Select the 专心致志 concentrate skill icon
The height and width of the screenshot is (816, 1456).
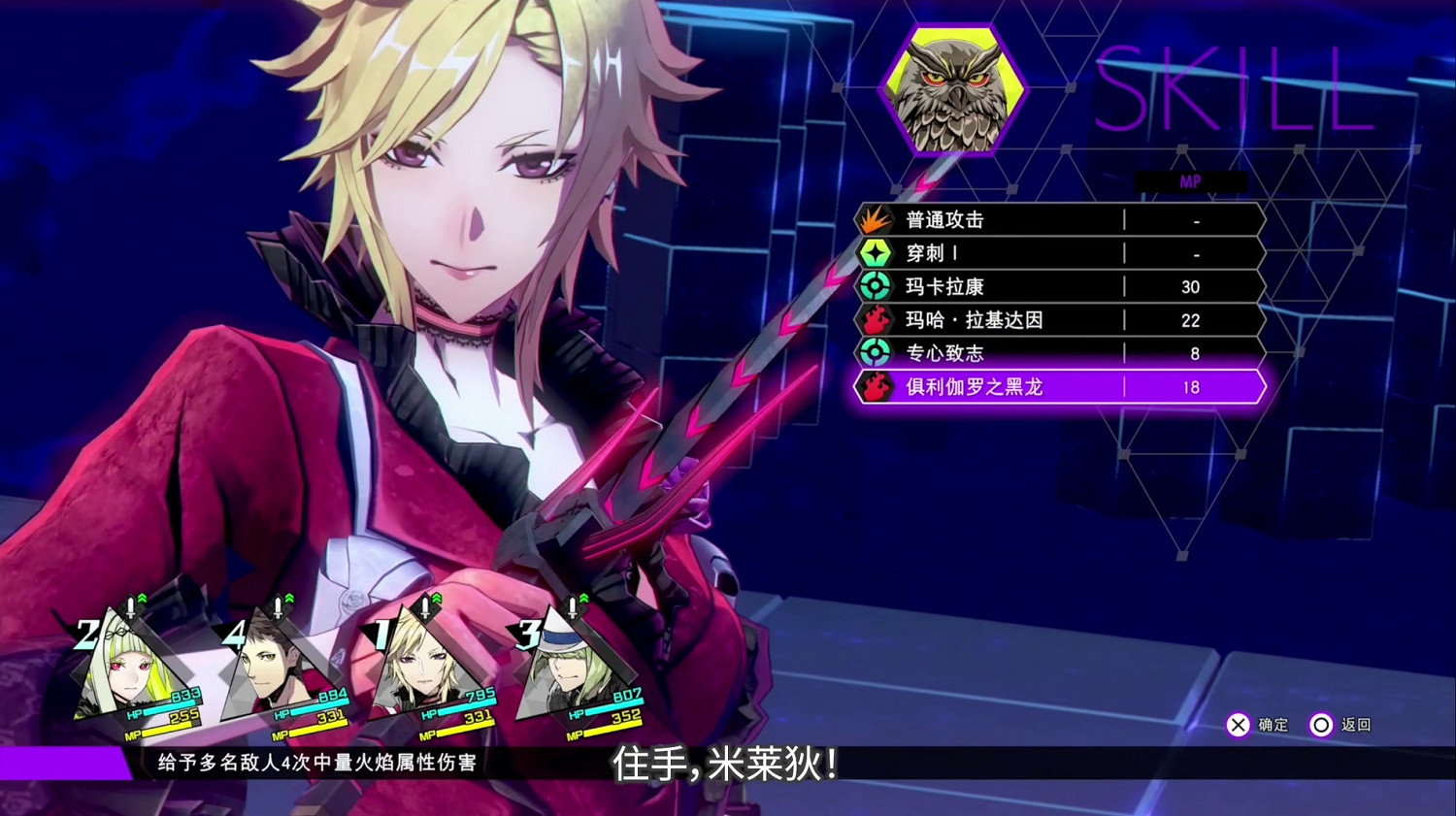(875, 353)
